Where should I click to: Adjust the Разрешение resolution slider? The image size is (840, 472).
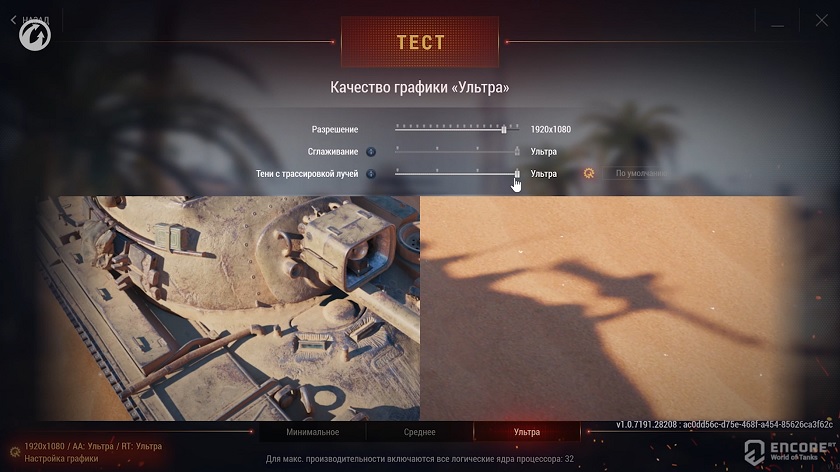504,129
